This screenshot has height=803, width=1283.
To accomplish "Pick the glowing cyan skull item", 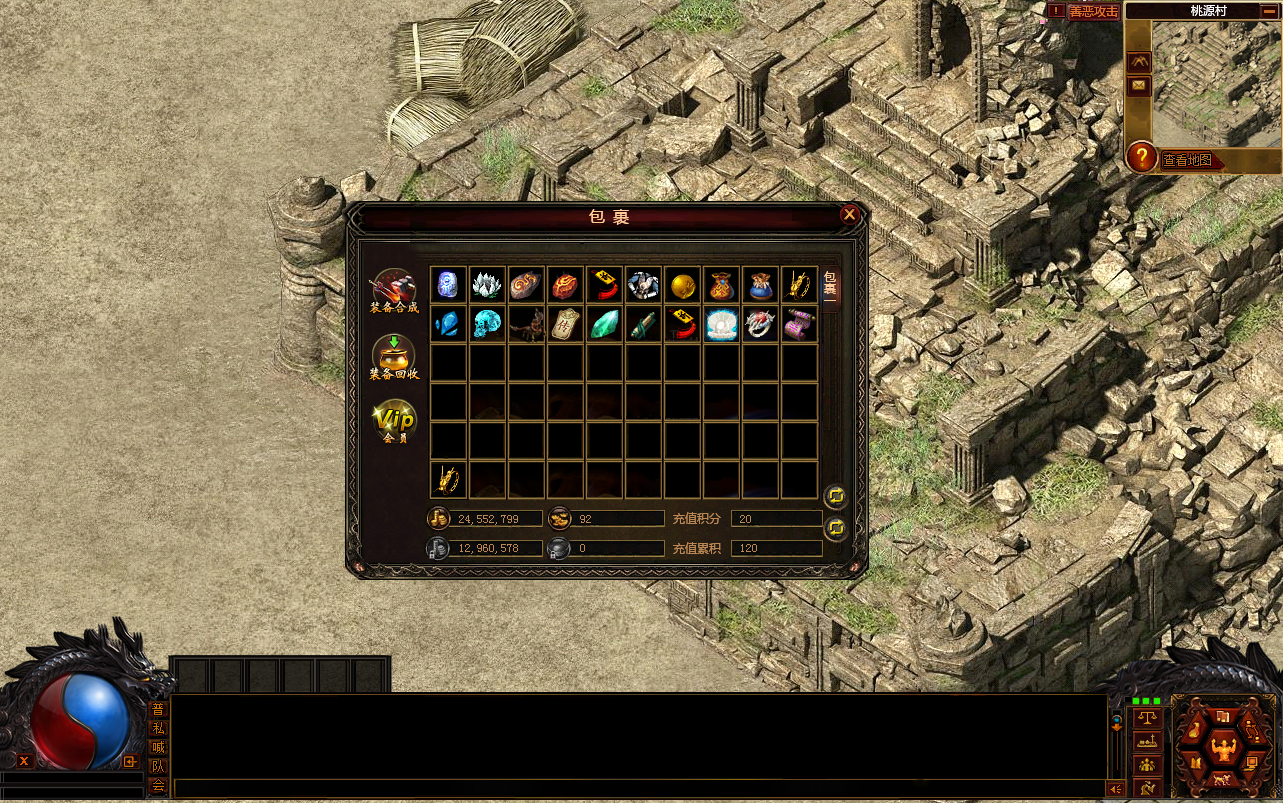I will 487,324.
